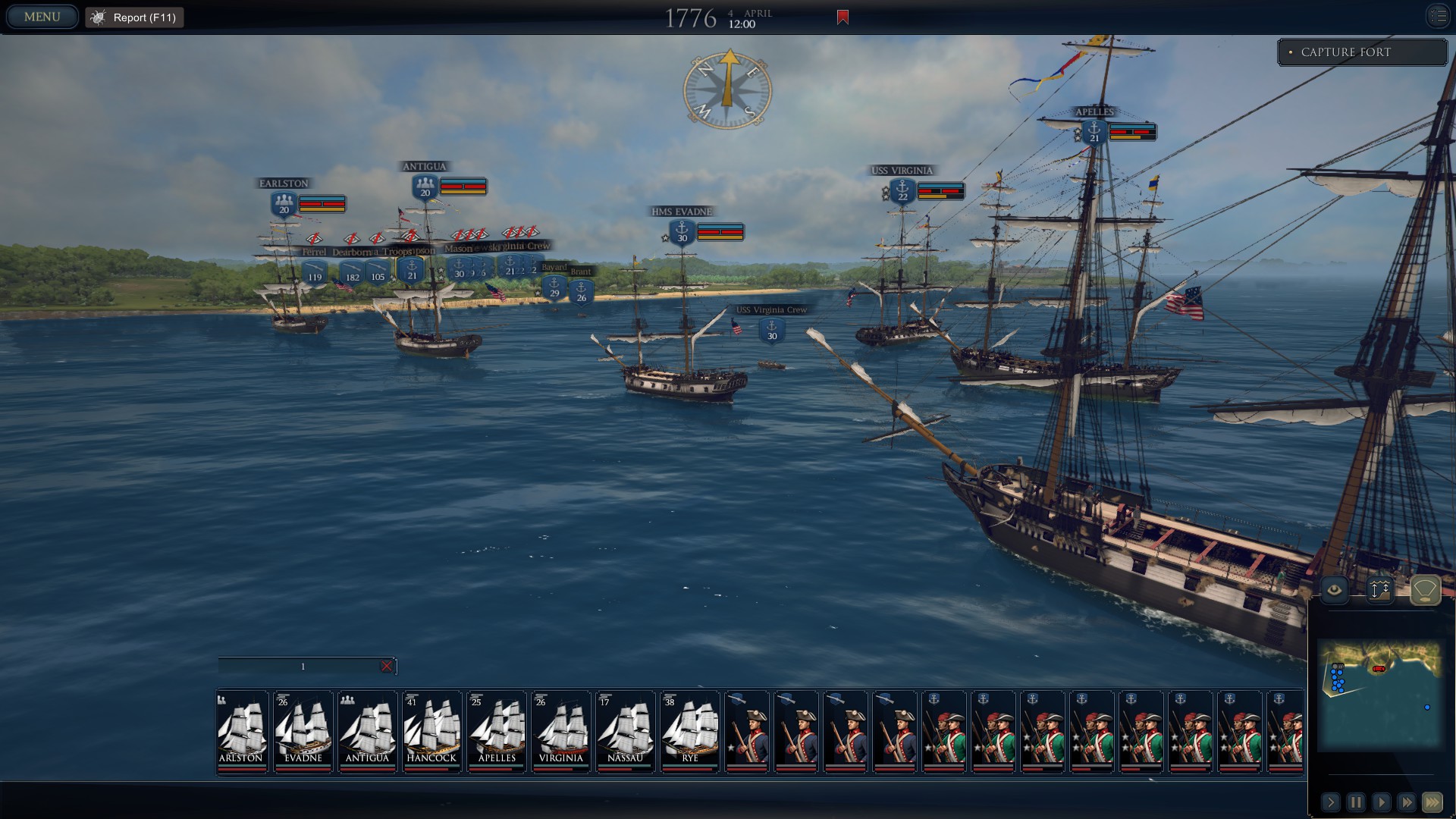The width and height of the screenshot is (1456, 819).
Task: Click the red X beside group field
Action: click(x=388, y=666)
